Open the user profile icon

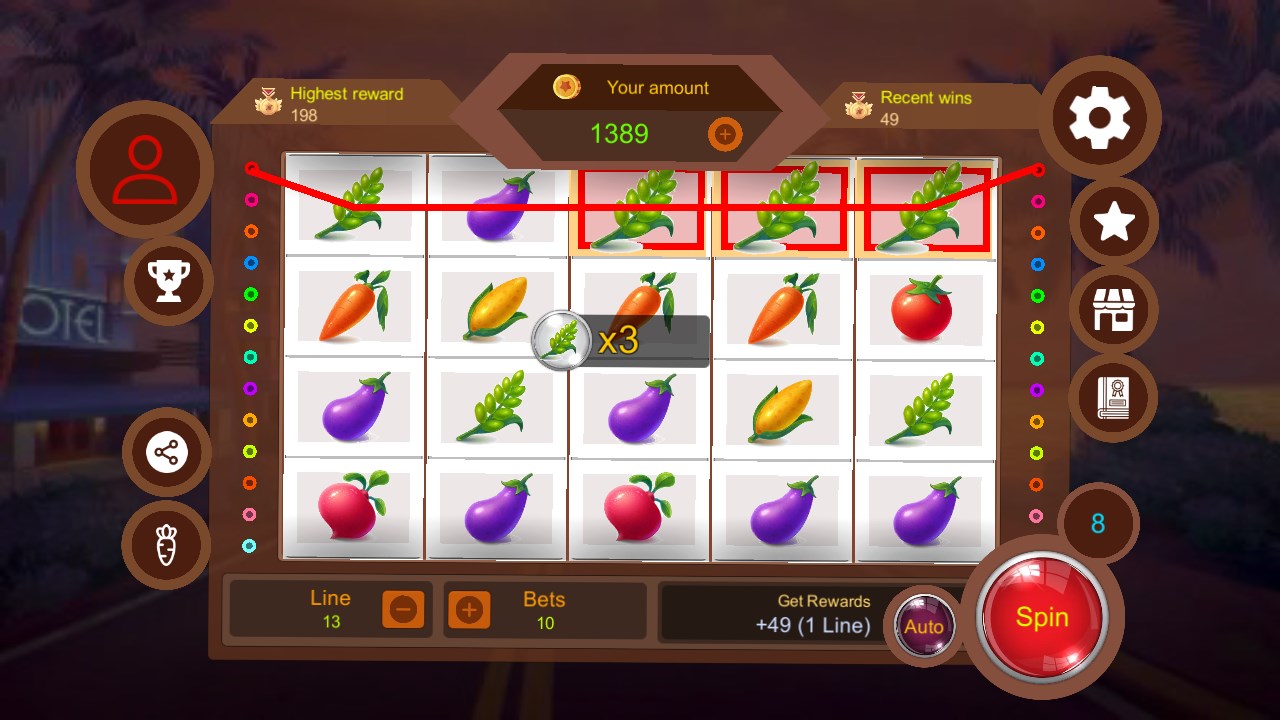pyautogui.click(x=145, y=169)
